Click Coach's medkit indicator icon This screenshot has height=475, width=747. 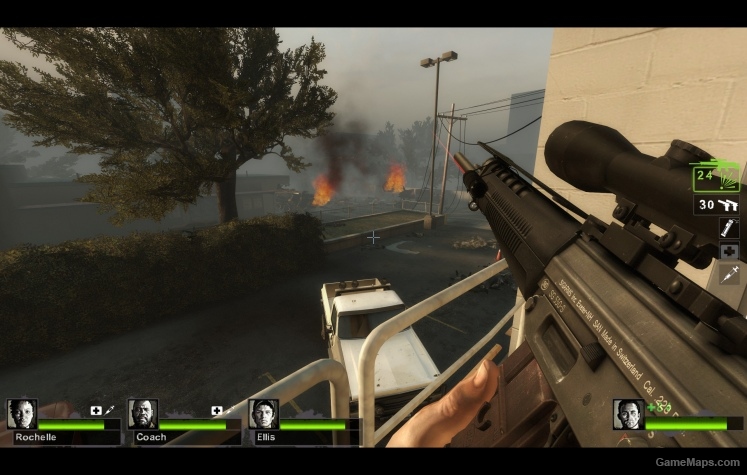[216, 410]
